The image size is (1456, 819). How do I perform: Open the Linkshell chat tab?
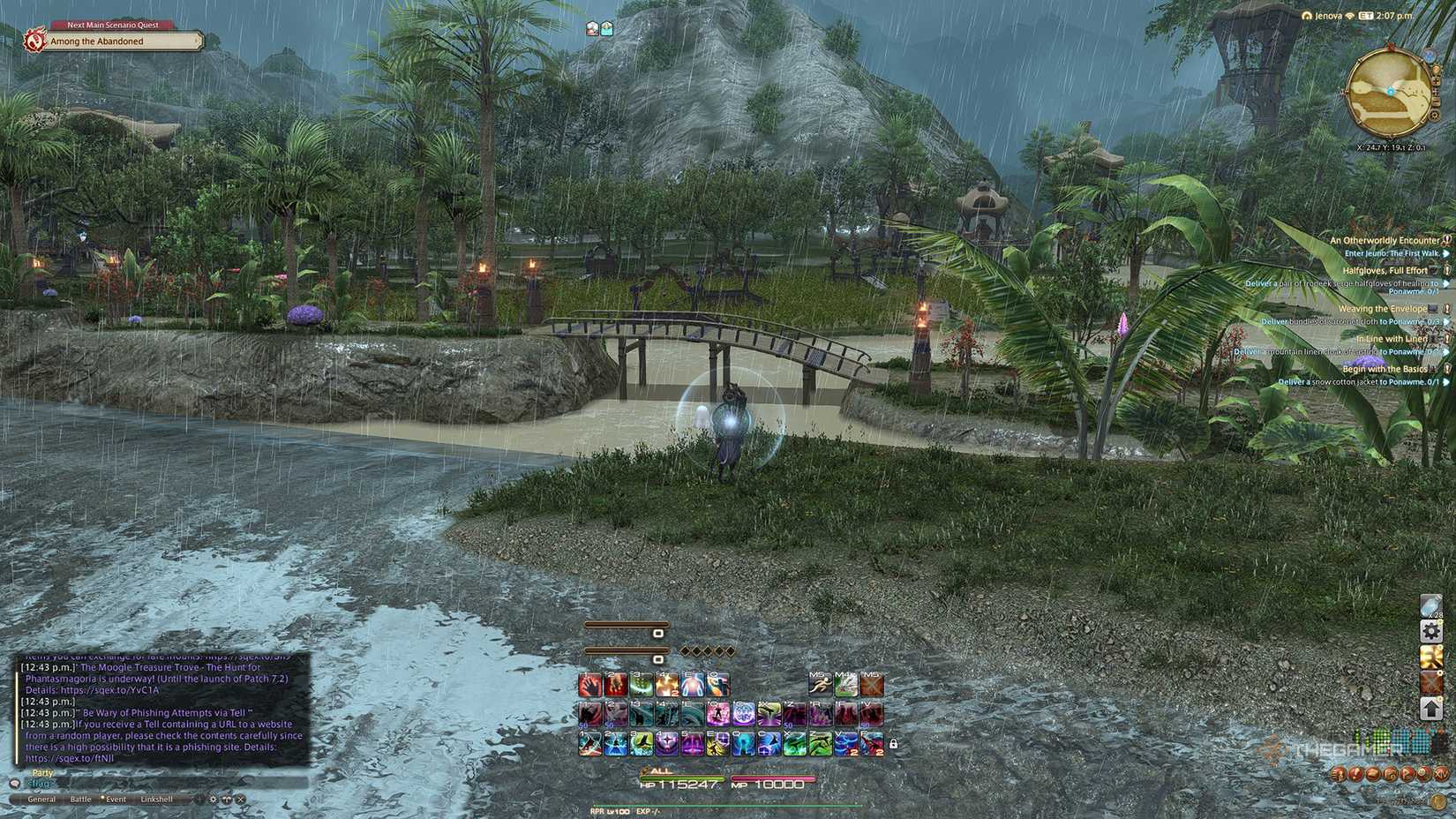(157, 800)
